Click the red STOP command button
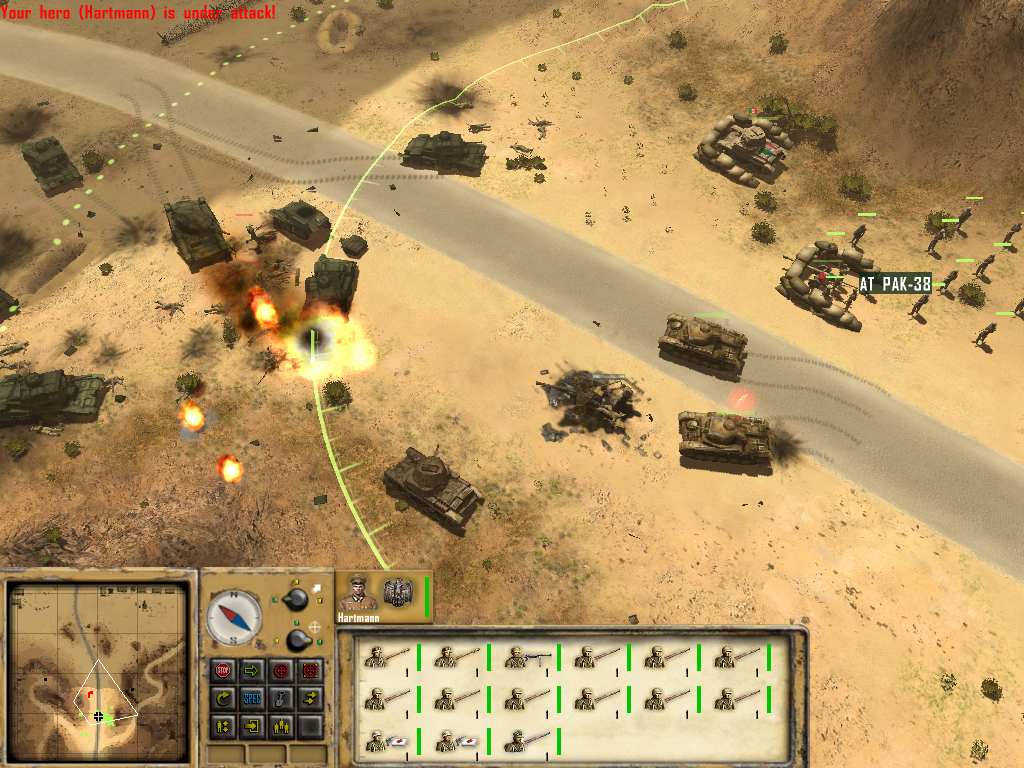This screenshot has height=768, width=1024. coord(222,670)
